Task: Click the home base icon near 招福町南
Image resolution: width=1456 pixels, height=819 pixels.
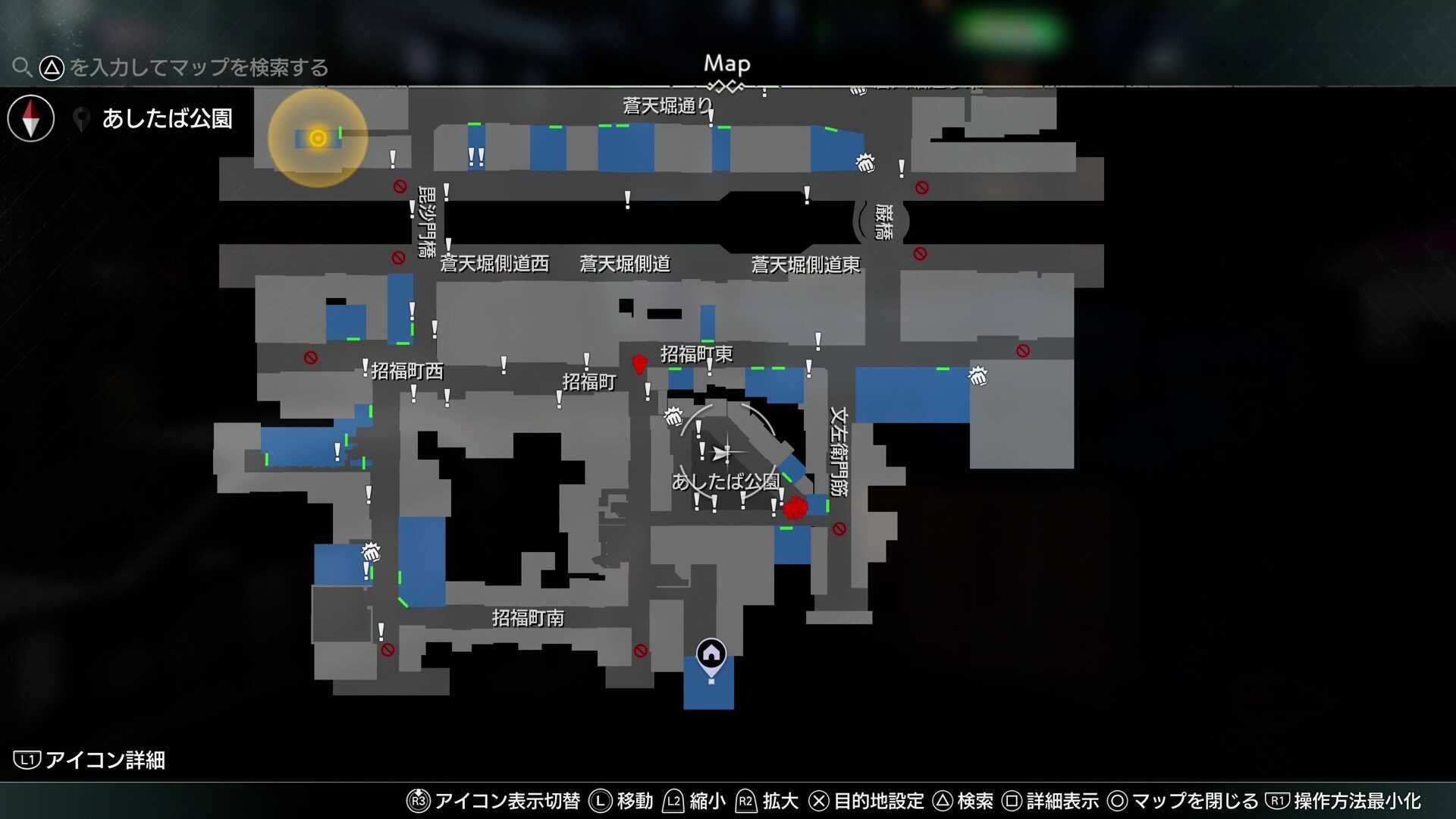Action: point(710,651)
